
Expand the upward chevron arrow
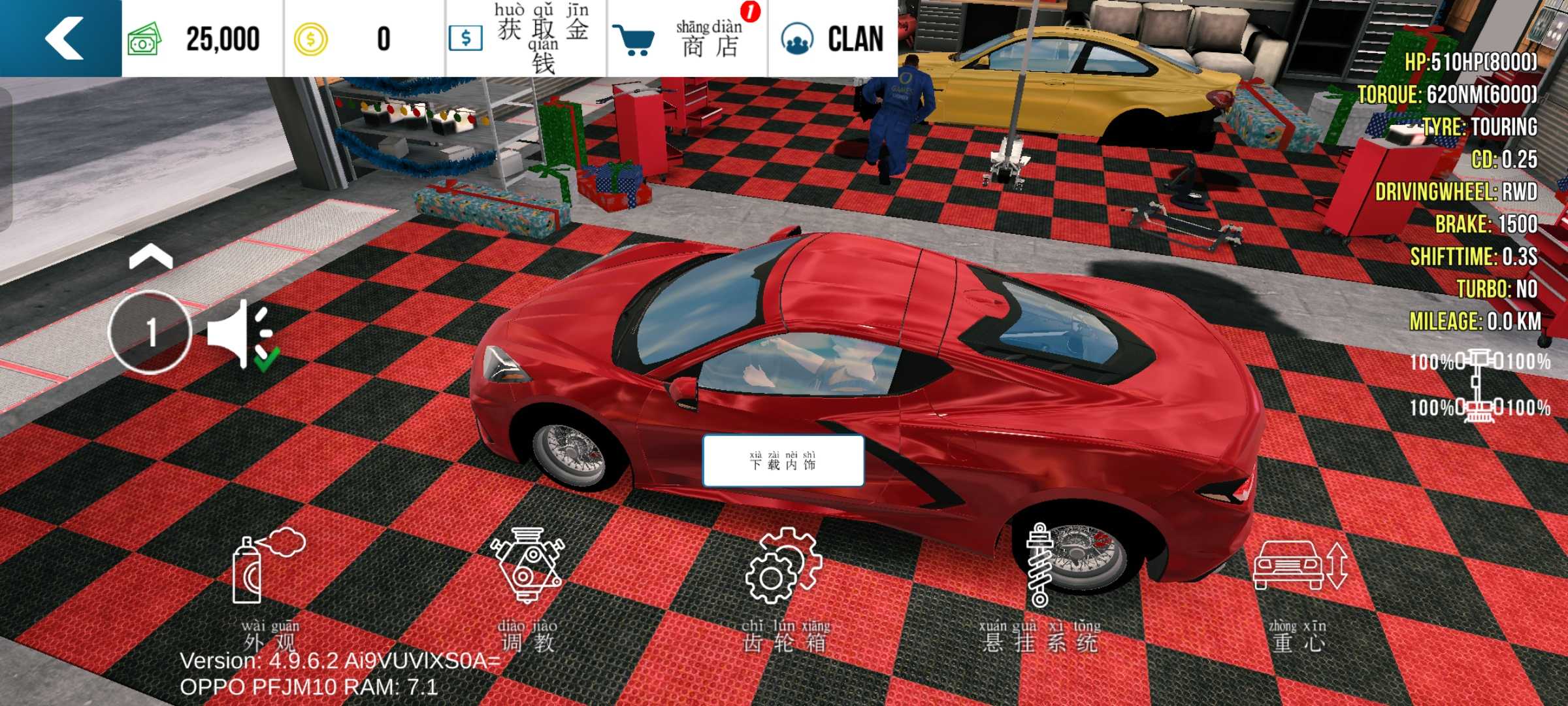click(151, 257)
